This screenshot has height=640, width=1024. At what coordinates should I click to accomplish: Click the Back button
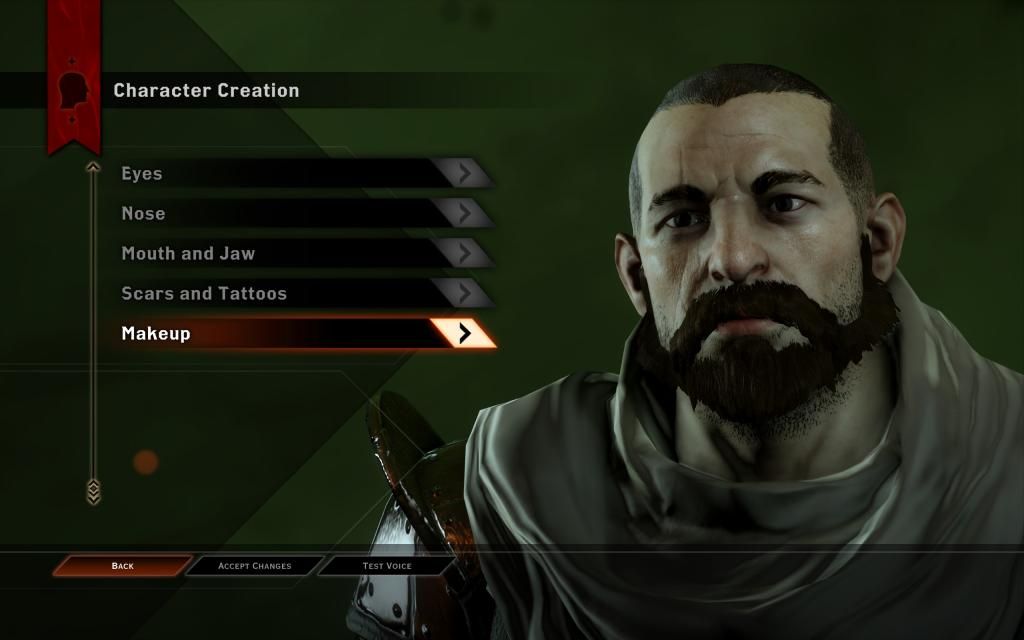tap(122, 566)
